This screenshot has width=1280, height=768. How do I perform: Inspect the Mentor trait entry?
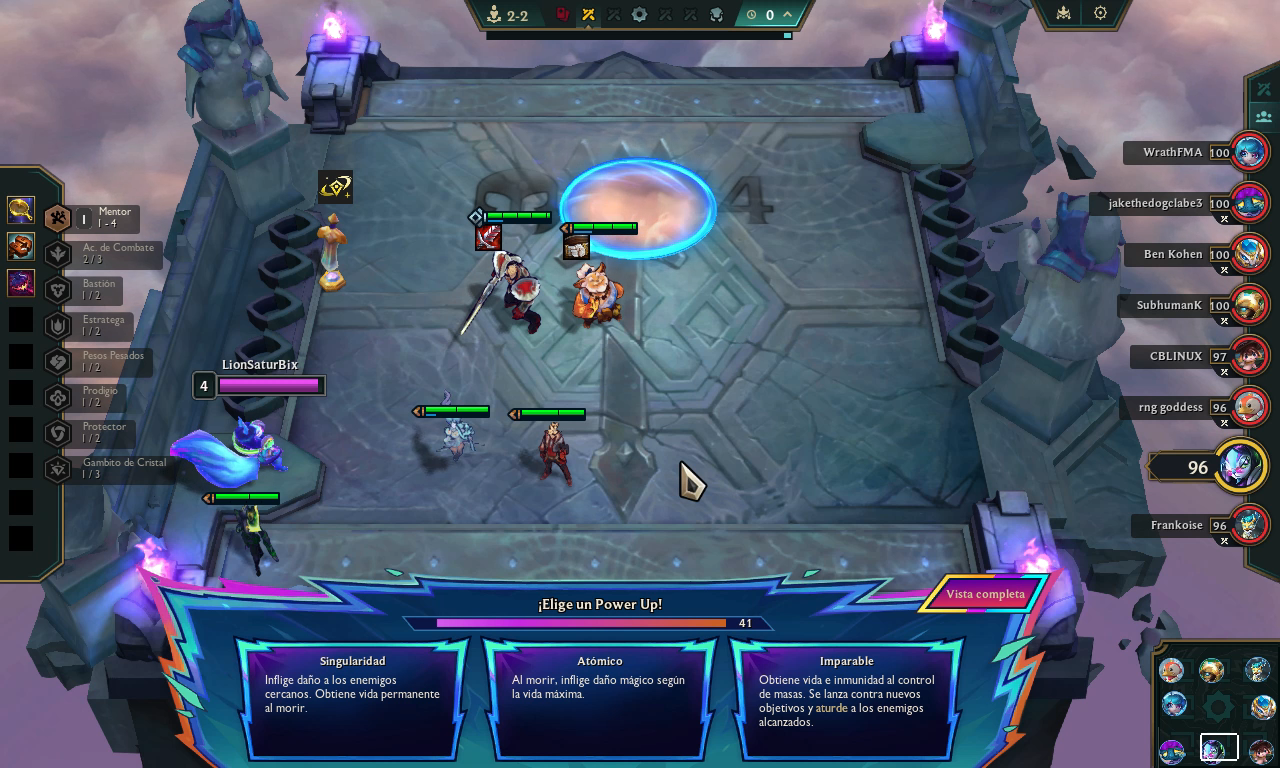[100, 218]
